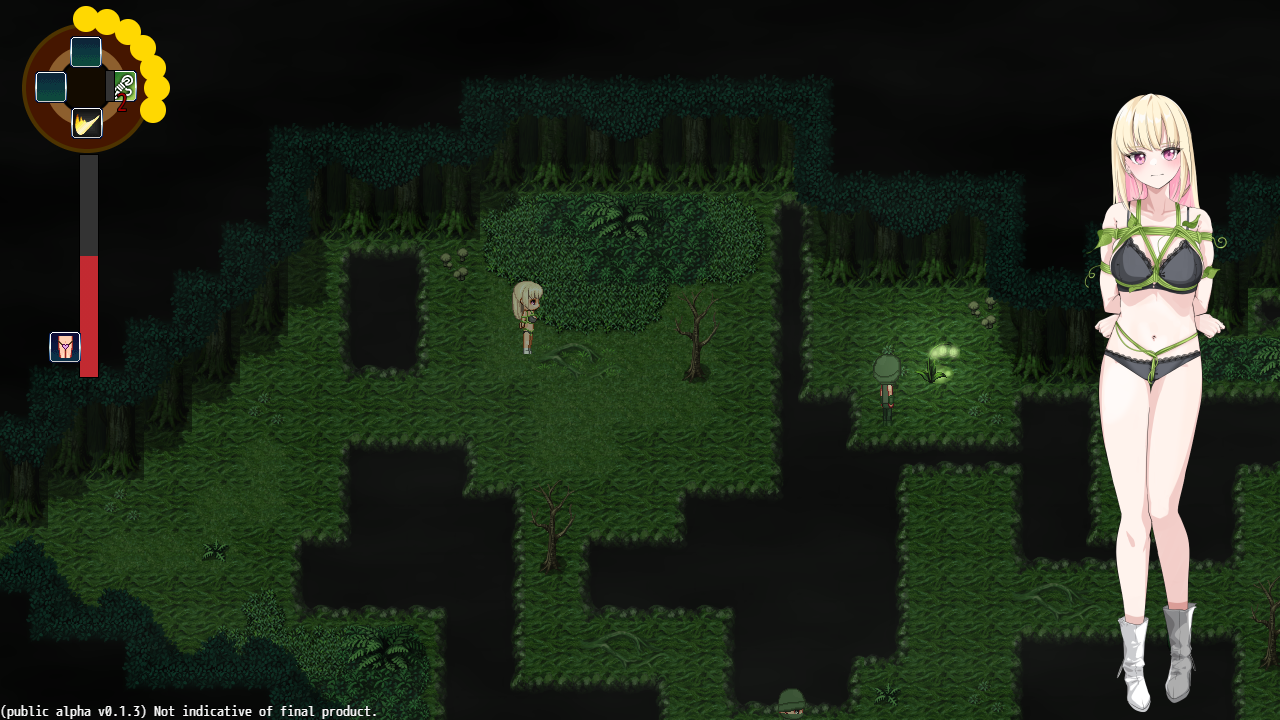Click the top empty slot of the item wheel
Viewport: 1280px width, 720px height.
tap(85, 52)
